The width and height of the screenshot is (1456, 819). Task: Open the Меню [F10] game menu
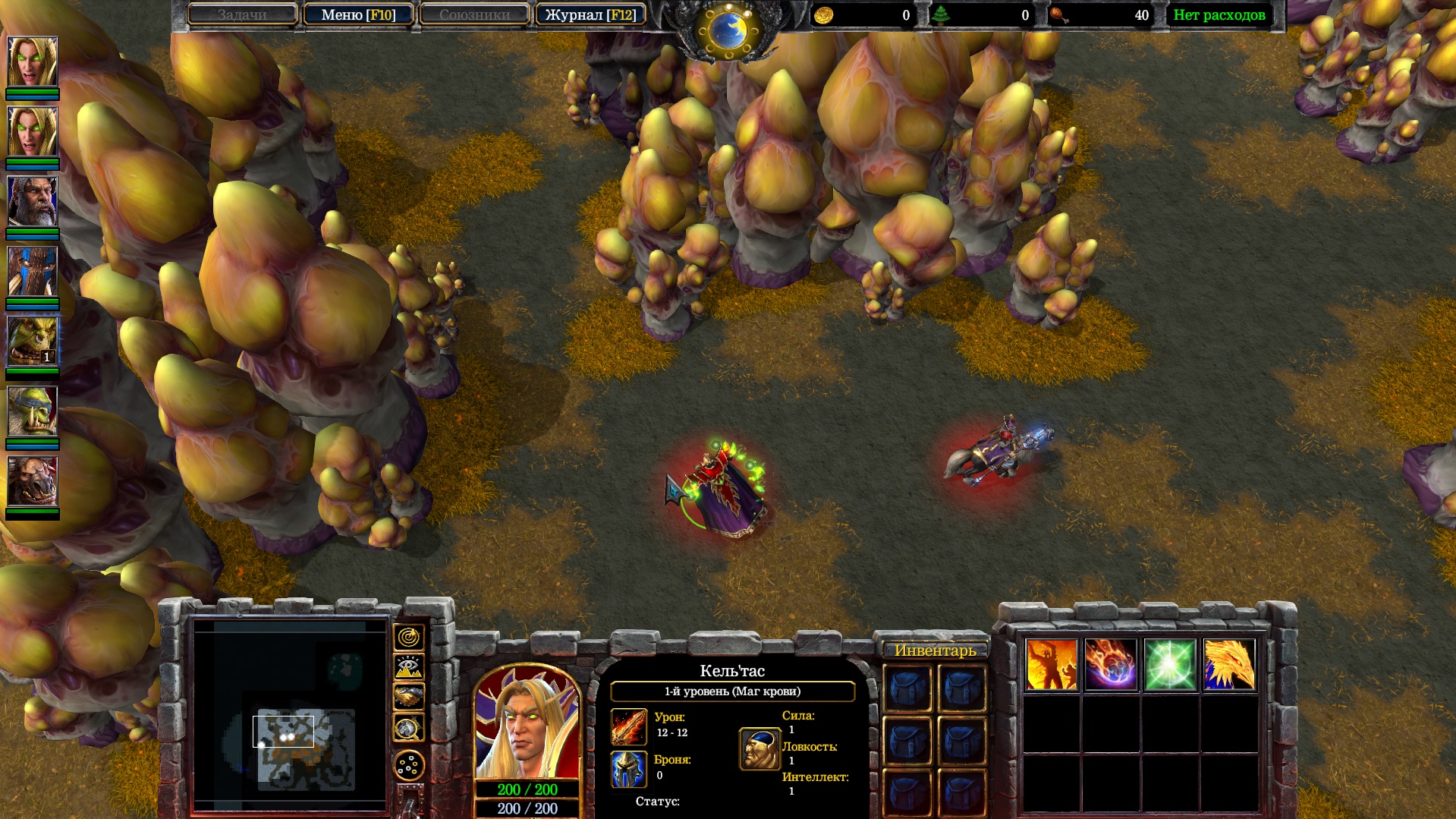pos(358,14)
